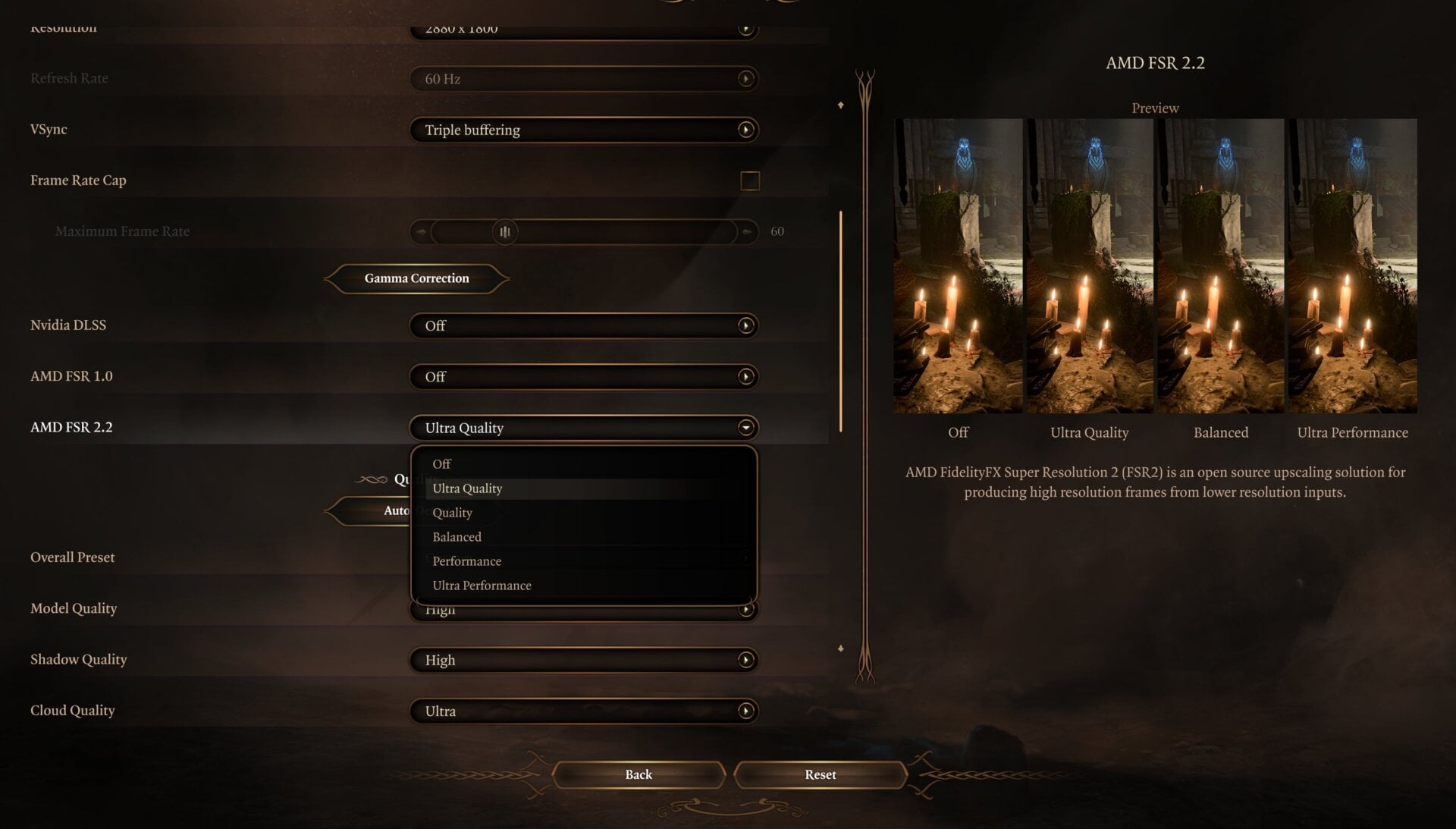Open the Cloud Quality dropdown
1456x829 pixels.
[583, 711]
